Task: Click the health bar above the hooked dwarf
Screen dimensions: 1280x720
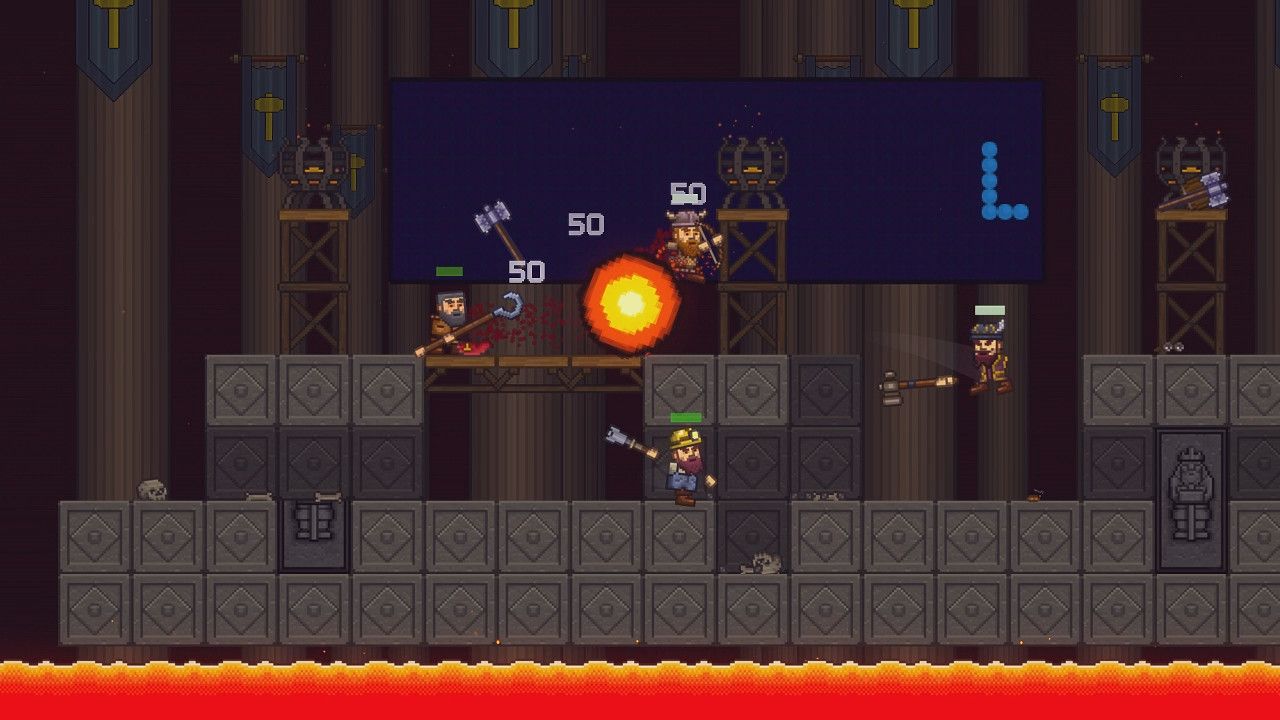Action: [449, 271]
